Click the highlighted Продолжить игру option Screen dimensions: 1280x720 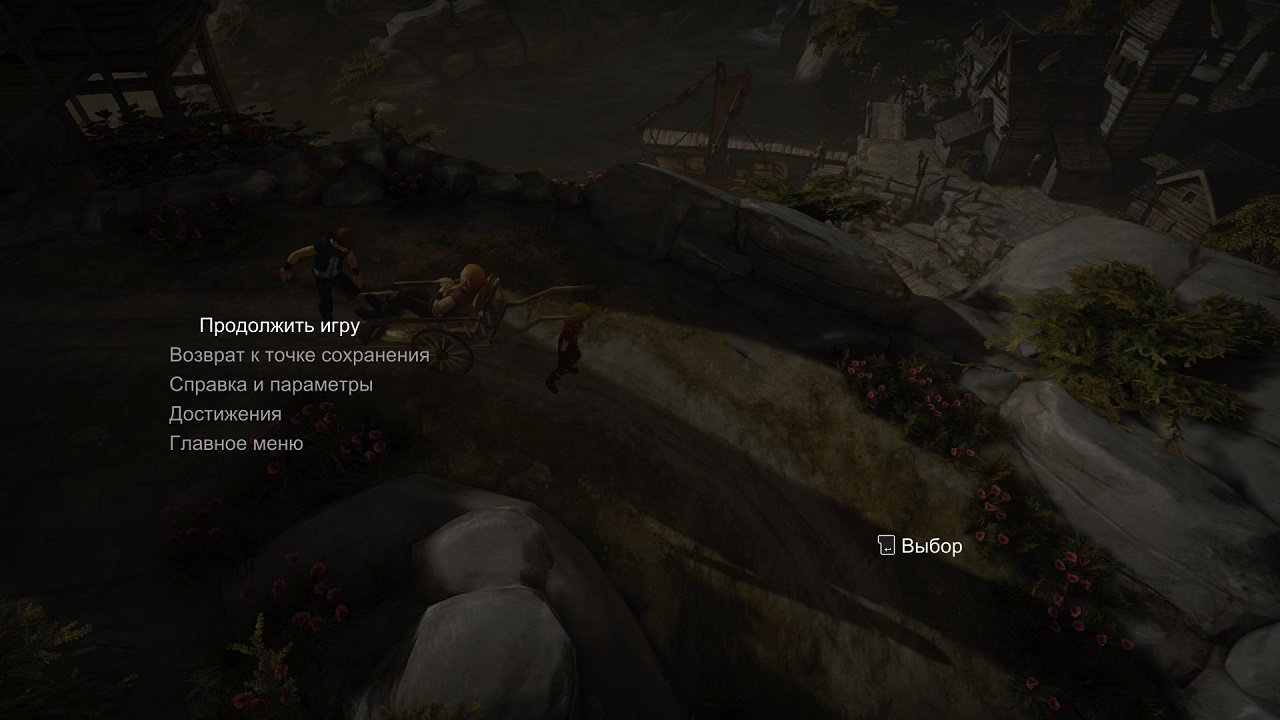point(278,325)
